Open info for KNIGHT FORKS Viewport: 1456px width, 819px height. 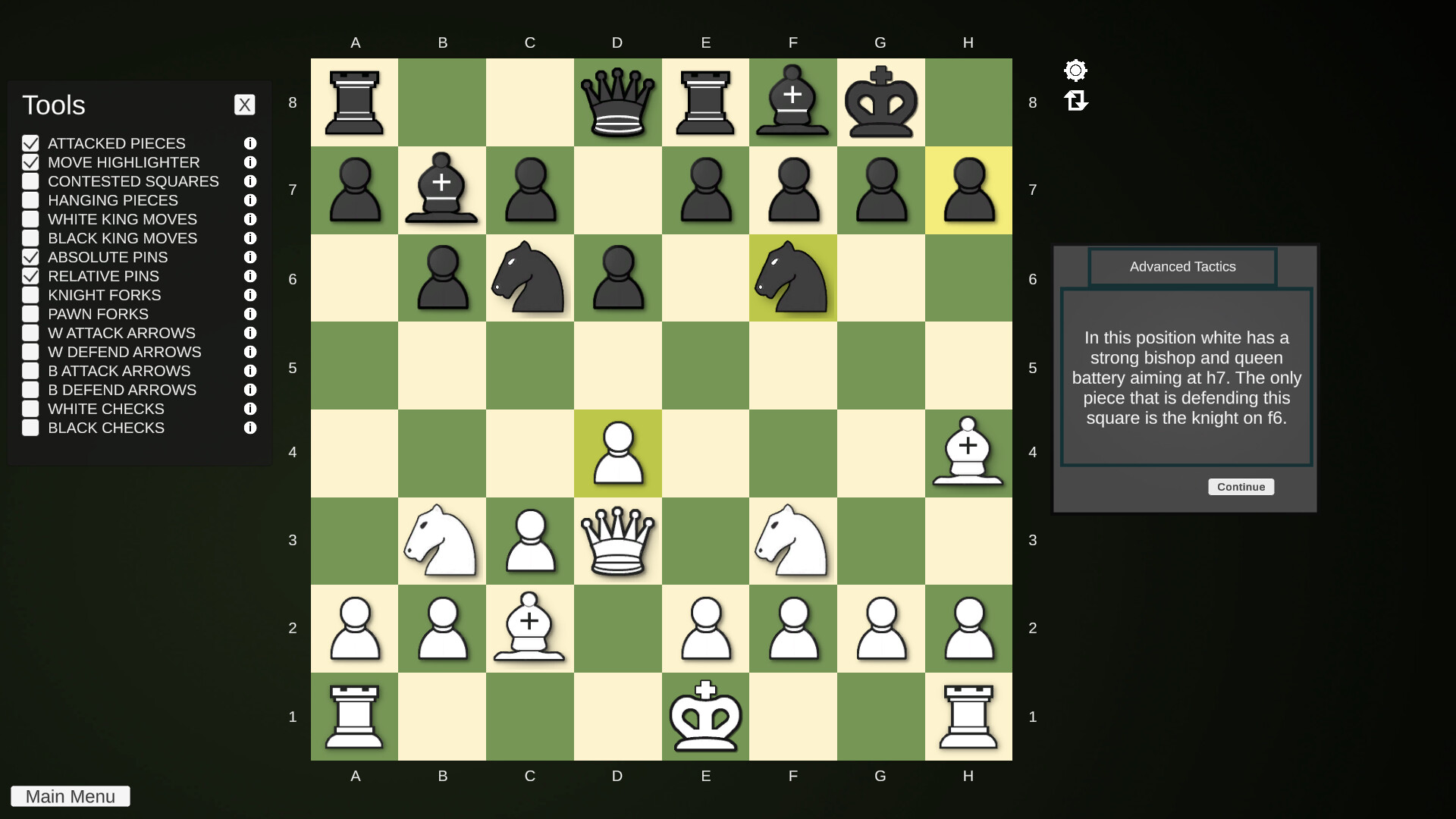point(250,295)
